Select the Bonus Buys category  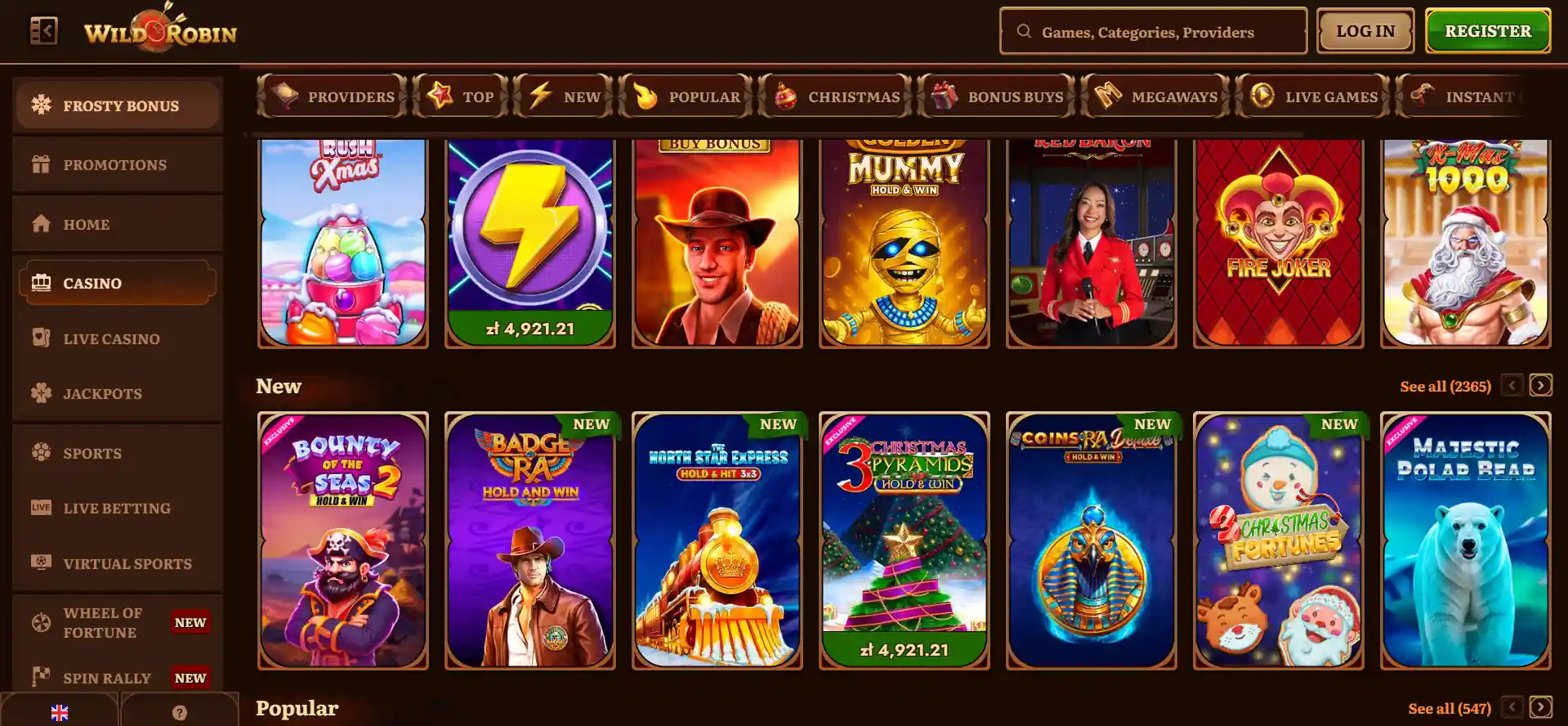pyautogui.click(x=998, y=96)
